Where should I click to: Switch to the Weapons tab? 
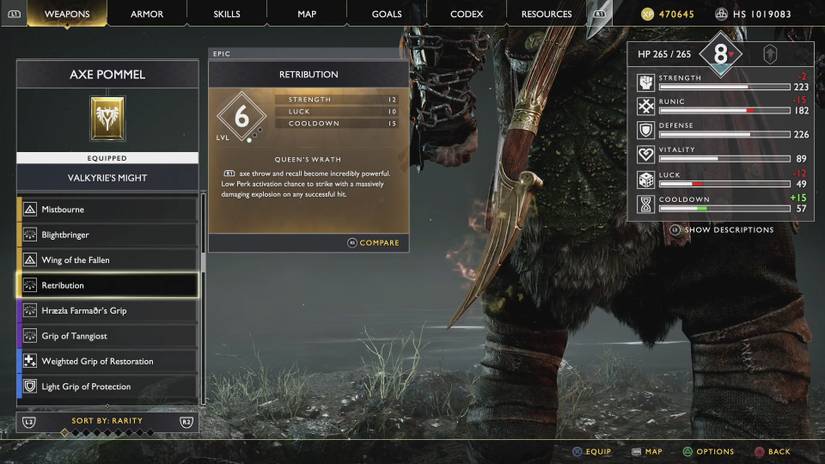(x=67, y=14)
